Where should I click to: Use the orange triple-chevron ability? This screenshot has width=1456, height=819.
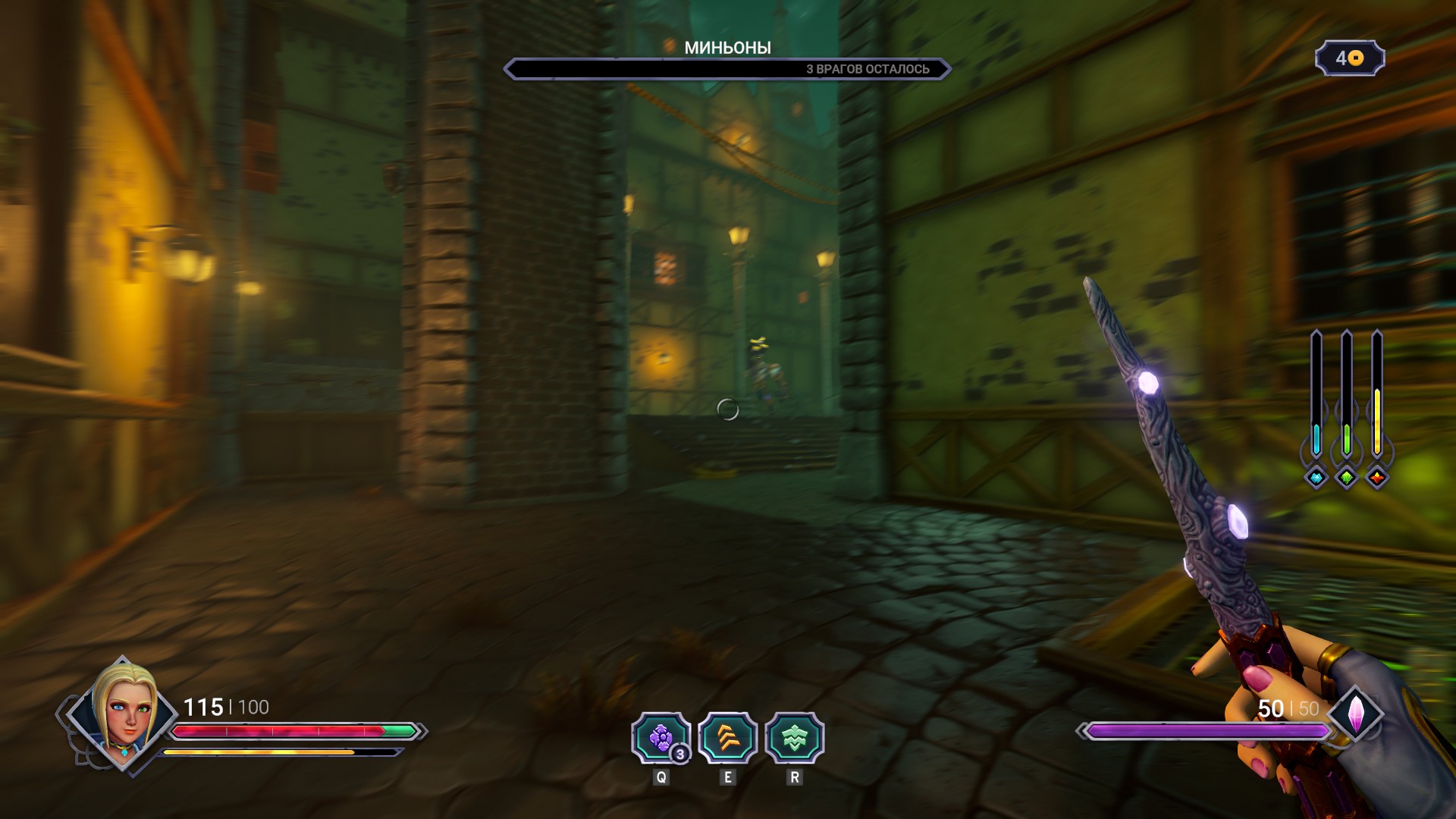pyautogui.click(x=727, y=738)
